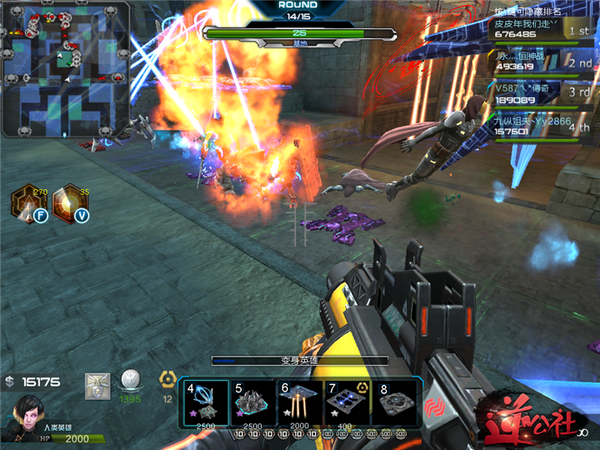Select hotbar slot 8 trap
The height and width of the screenshot is (450, 600).
coord(394,401)
